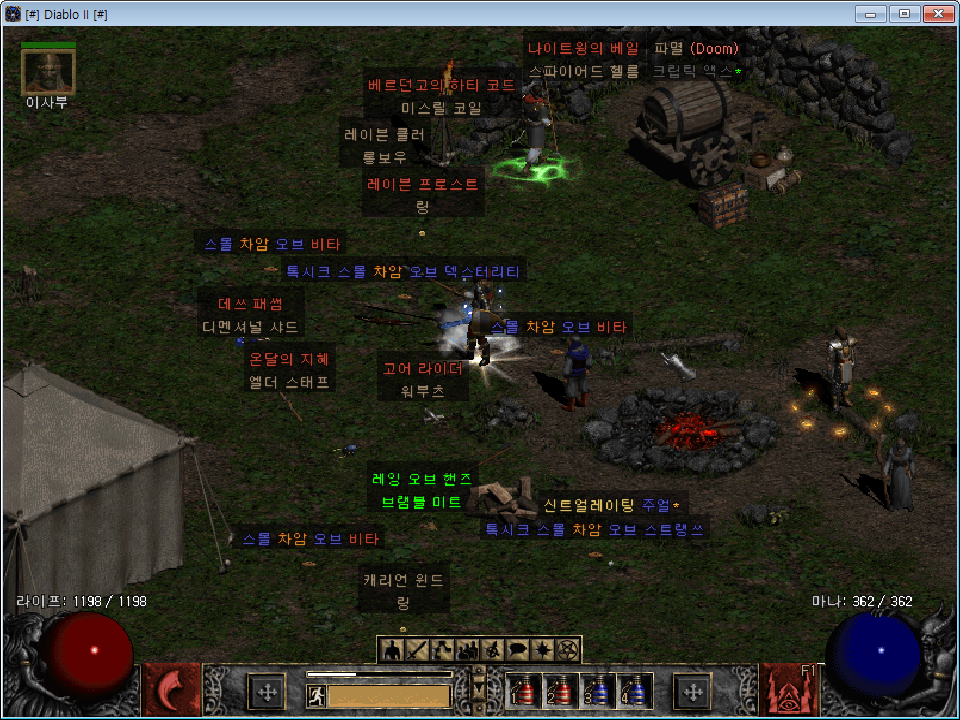Click the mercenary portrait labeled 이사부

48,70
